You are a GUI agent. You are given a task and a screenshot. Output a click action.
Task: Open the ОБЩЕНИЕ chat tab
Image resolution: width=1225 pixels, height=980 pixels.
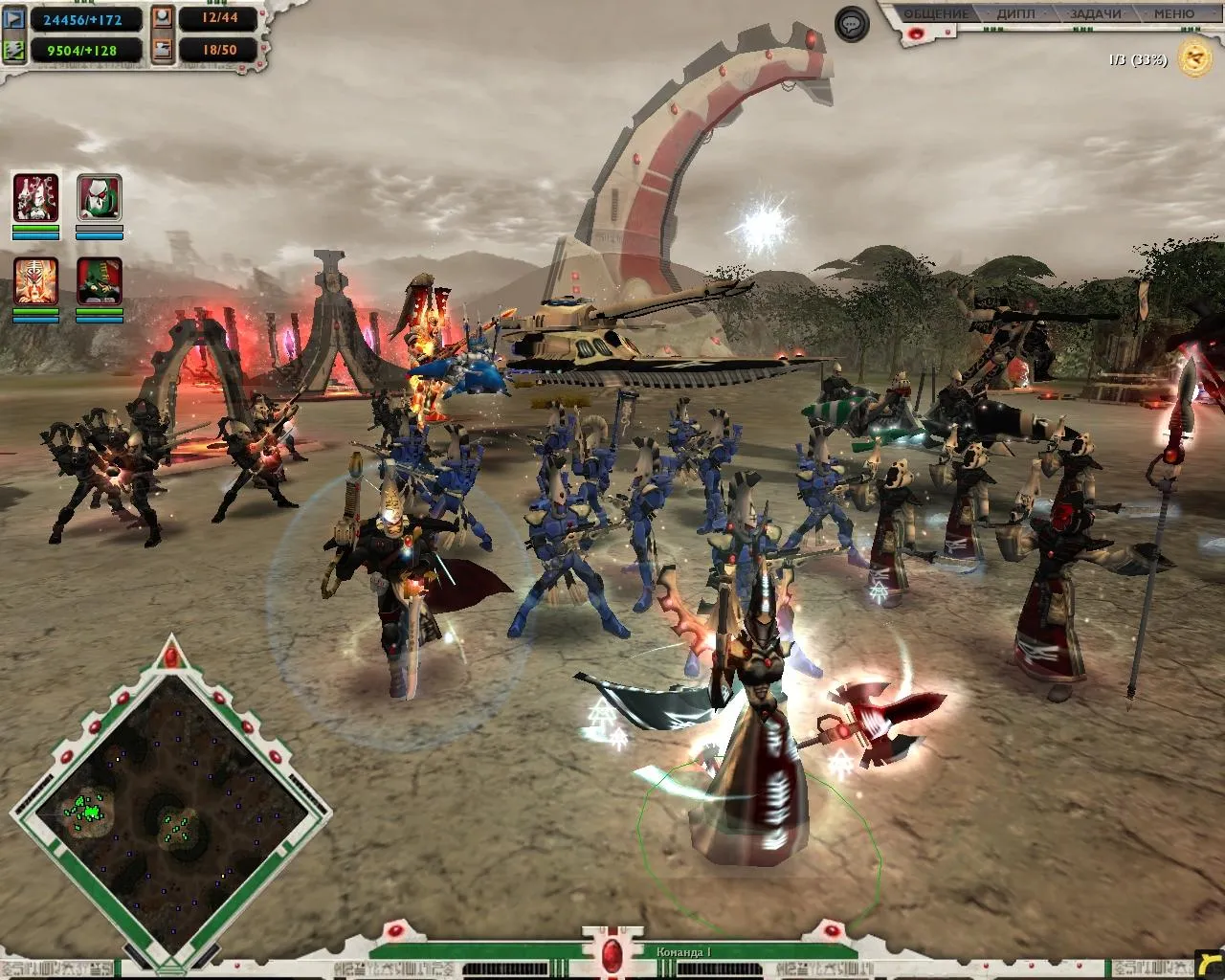[x=937, y=14]
